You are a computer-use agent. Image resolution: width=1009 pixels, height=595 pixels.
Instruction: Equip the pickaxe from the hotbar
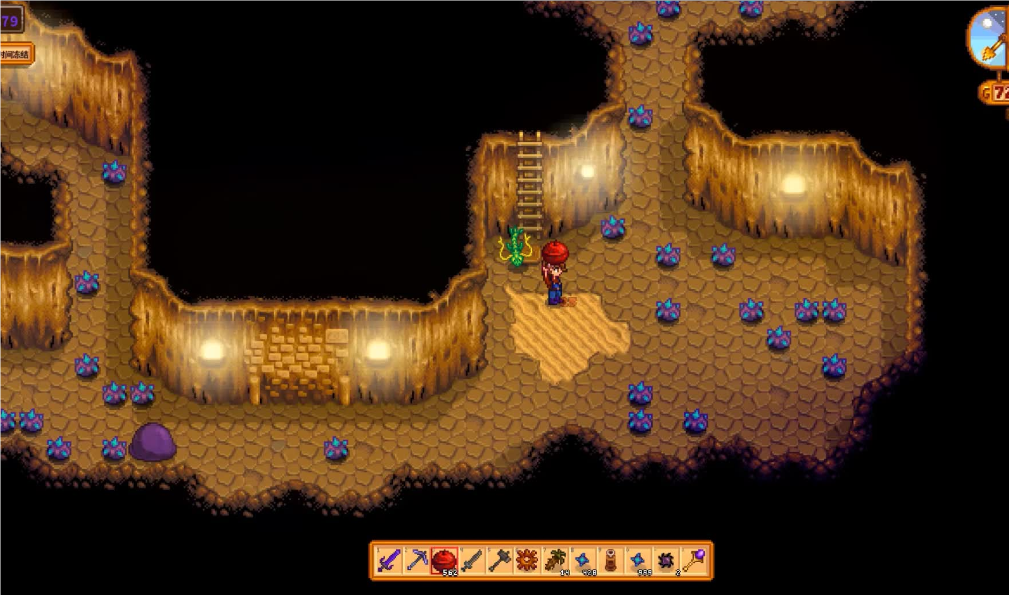pos(417,560)
